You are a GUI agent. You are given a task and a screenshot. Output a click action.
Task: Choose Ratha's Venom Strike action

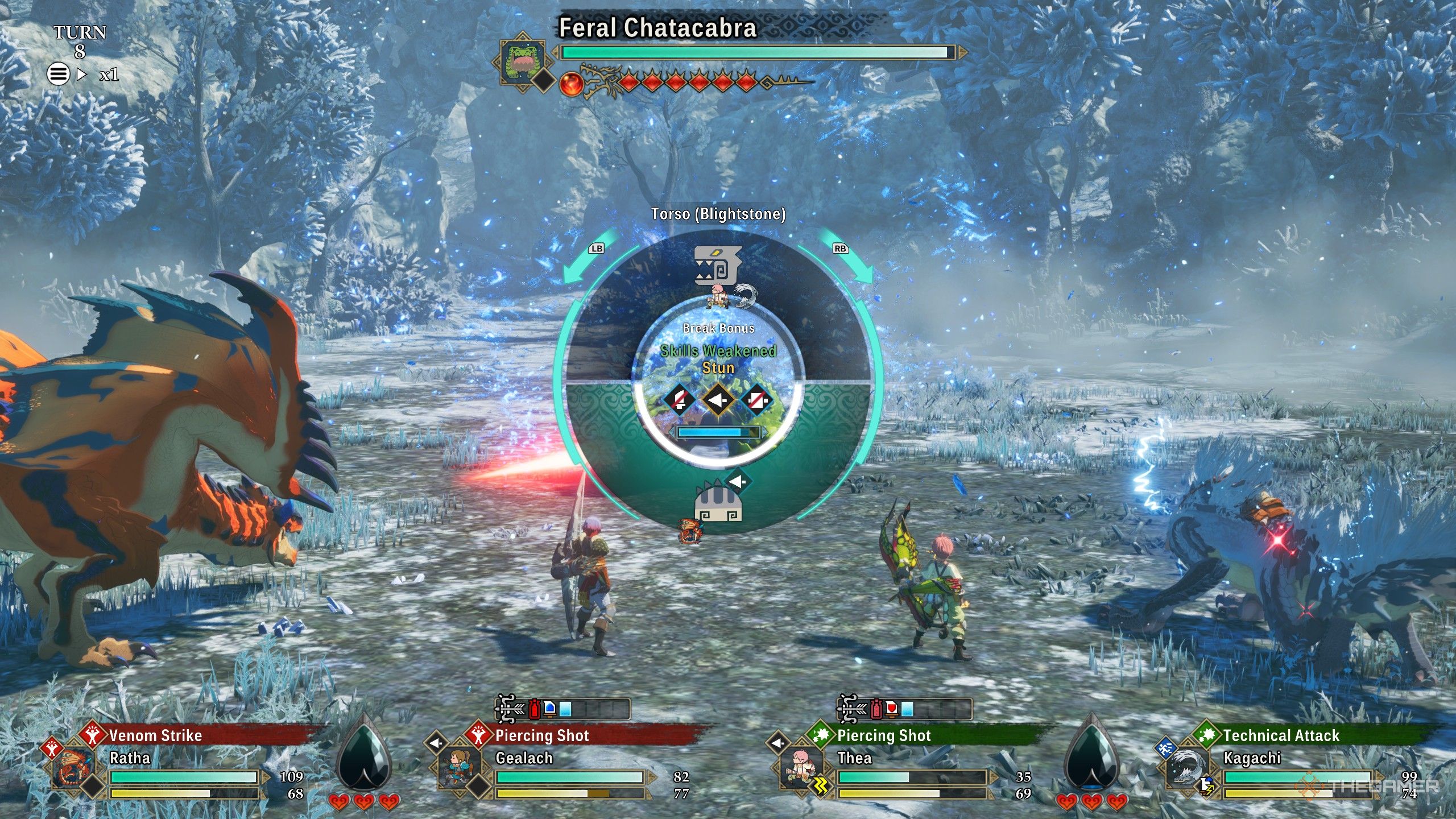tap(155, 736)
